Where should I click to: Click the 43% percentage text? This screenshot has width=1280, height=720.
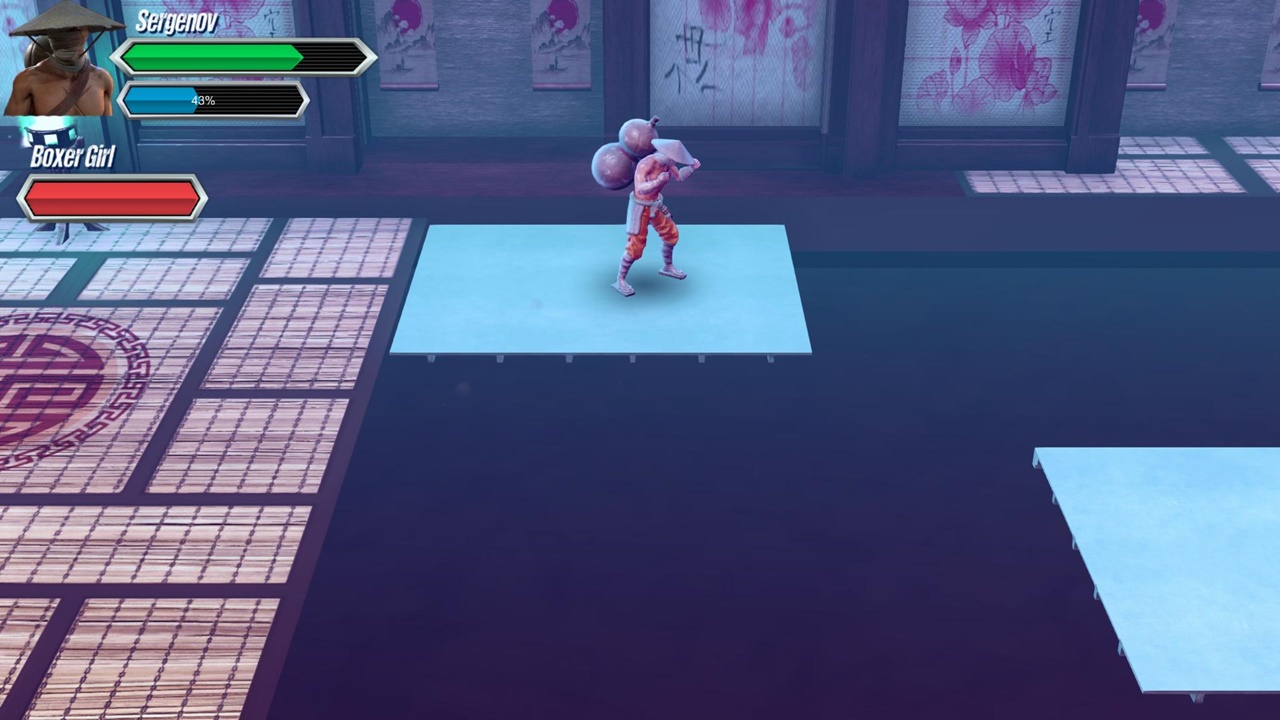pyautogui.click(x=201, y=99)
